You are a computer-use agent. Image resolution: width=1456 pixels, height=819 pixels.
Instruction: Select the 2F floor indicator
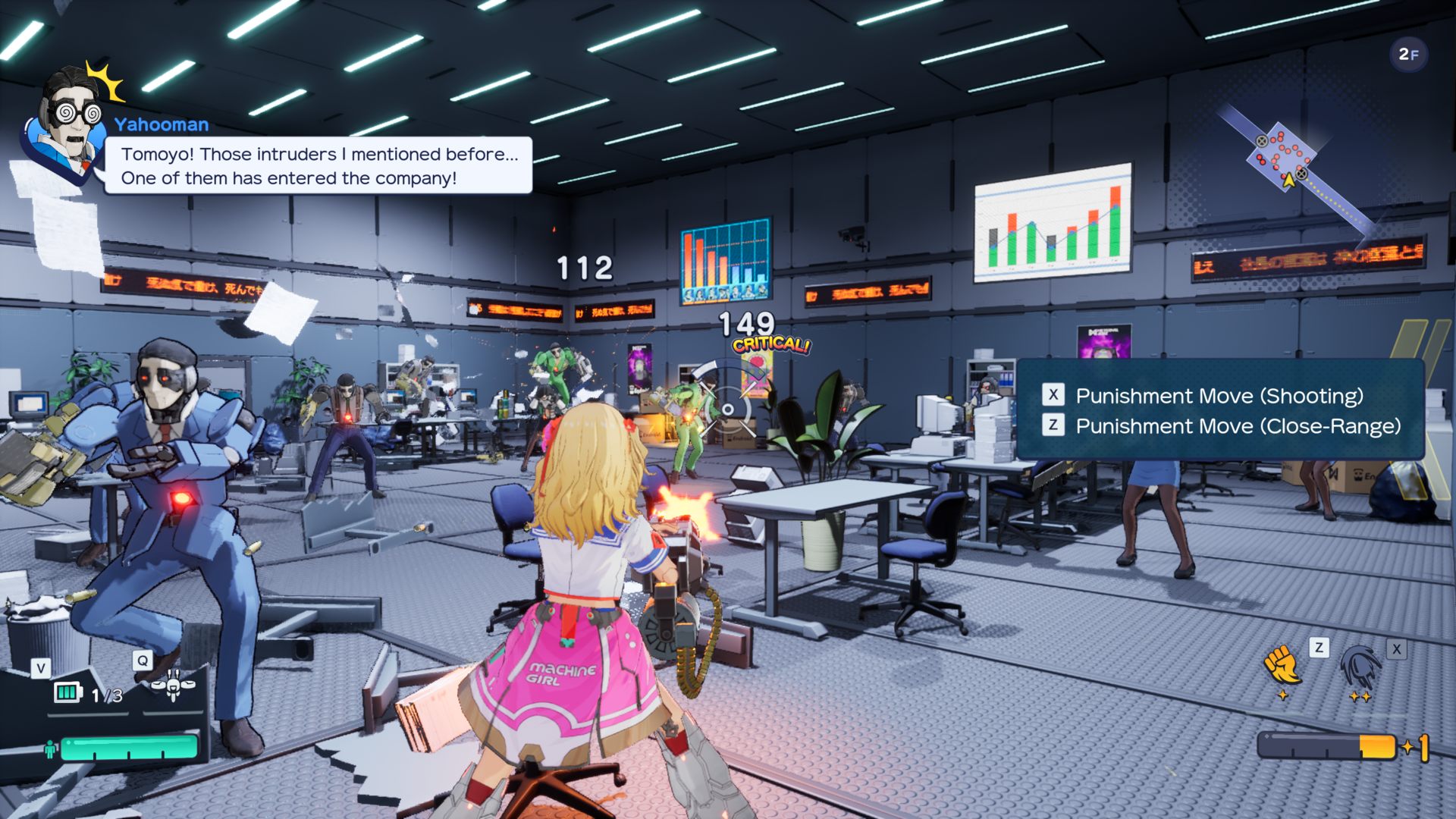(1408, 55)
